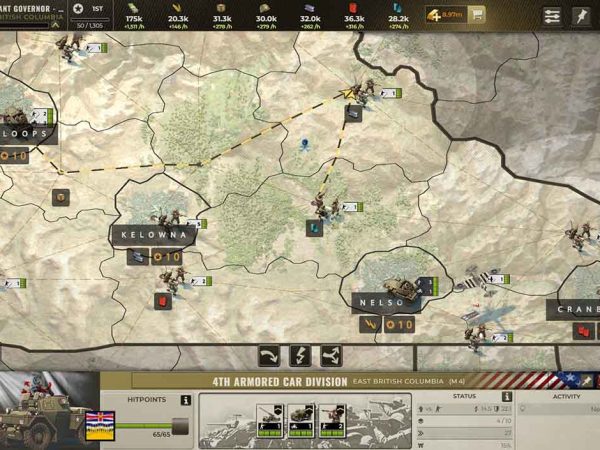Image resolution: width=600 pixels, height=450 pixels.
Task: Activate the lightning bolt attack command
Action: coord(300,355)
